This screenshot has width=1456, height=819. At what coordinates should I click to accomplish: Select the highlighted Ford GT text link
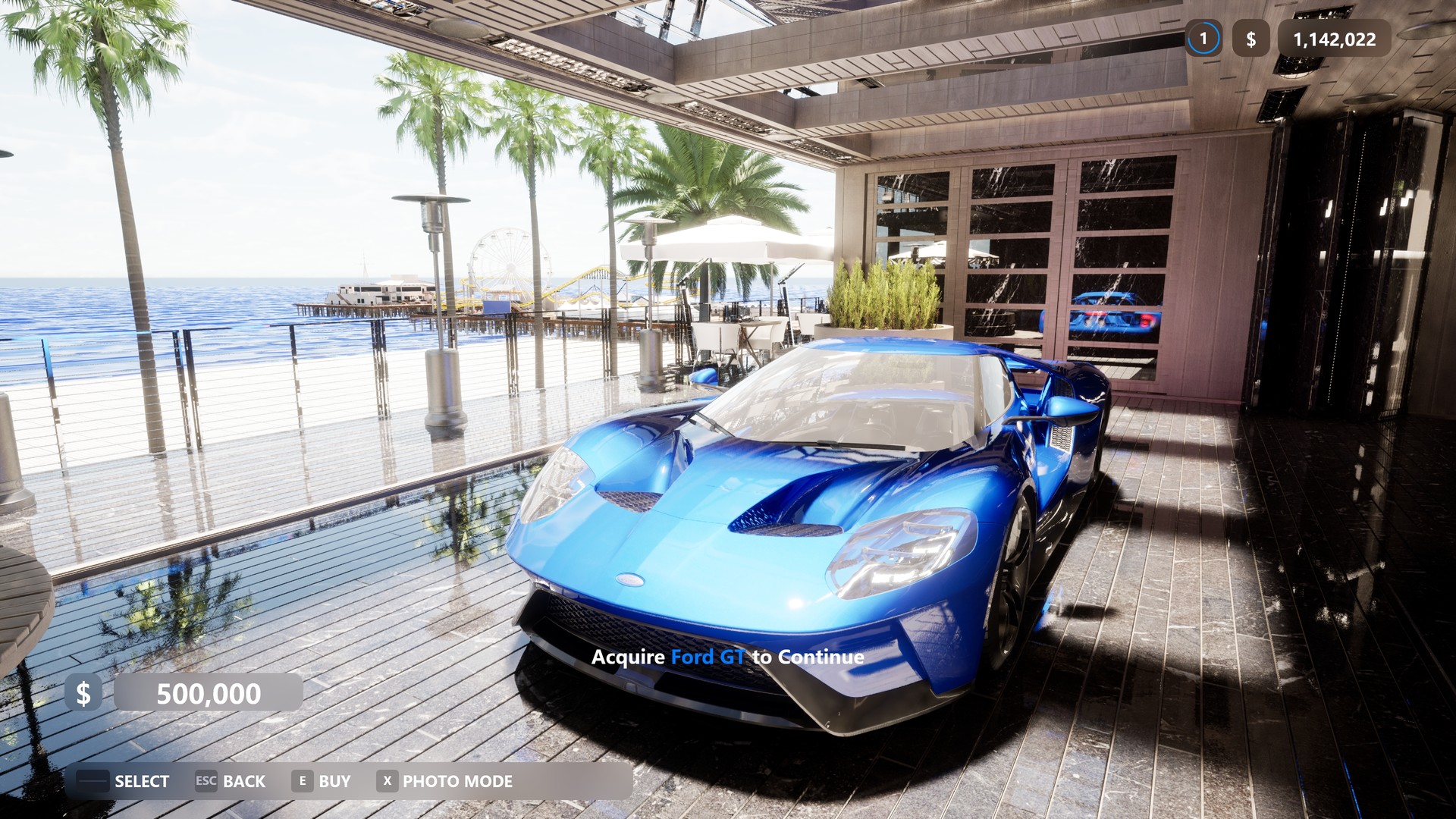711,657
